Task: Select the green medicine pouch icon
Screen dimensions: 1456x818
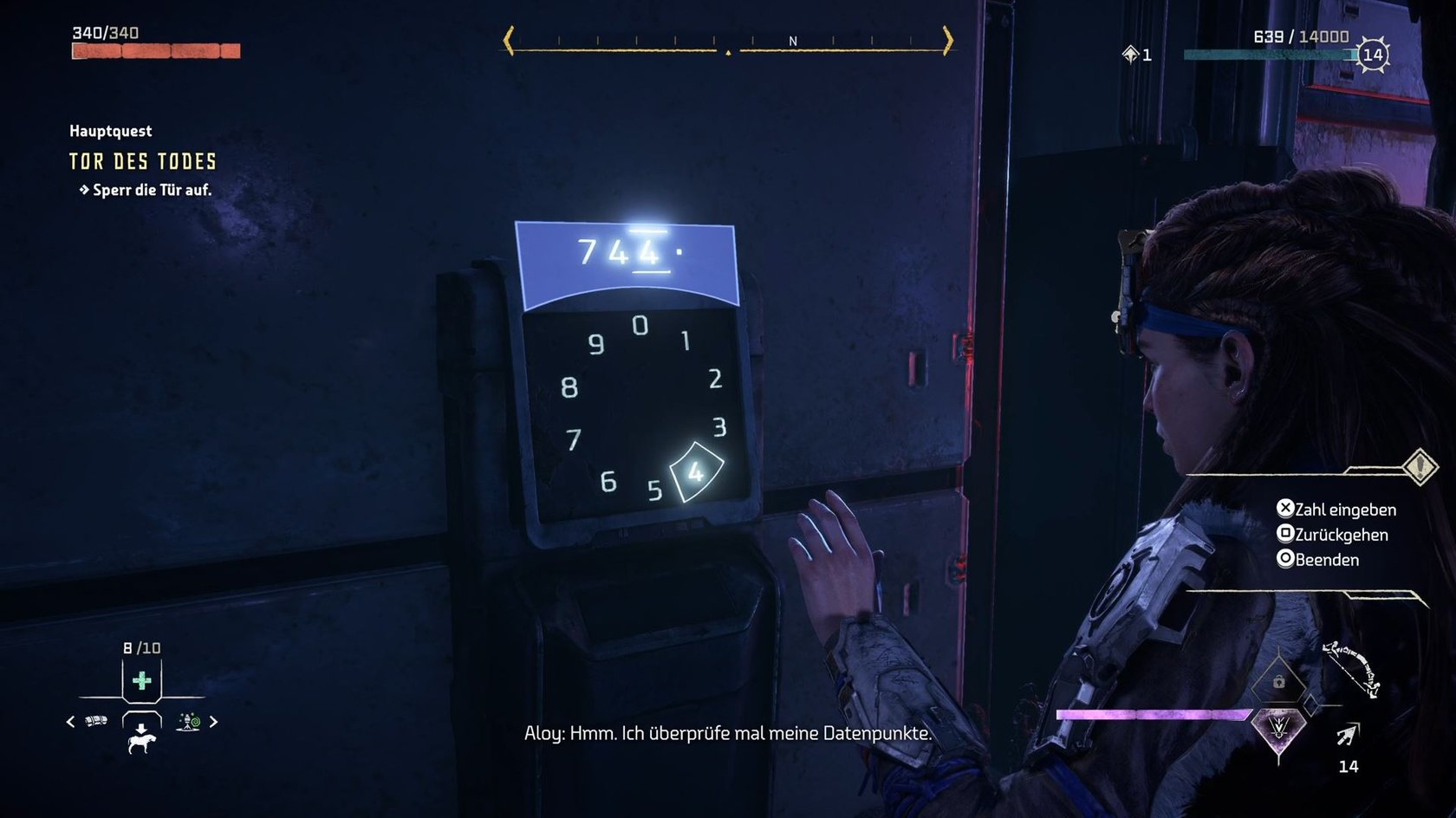Action: [x=141, y=682]
